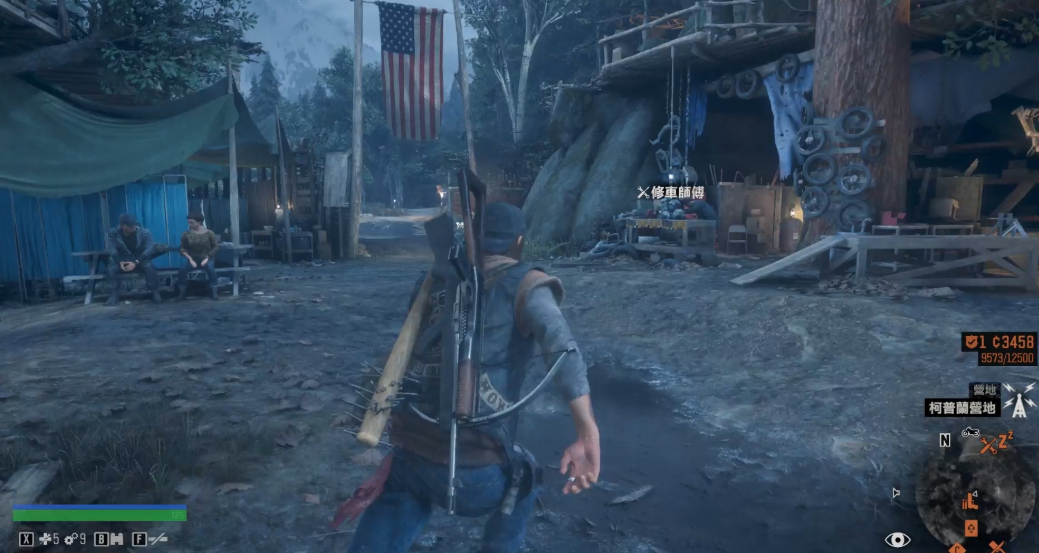Select the orange shield trust level icon
The width and height of the screenshot is (1039, 553).
coord(970,342)
